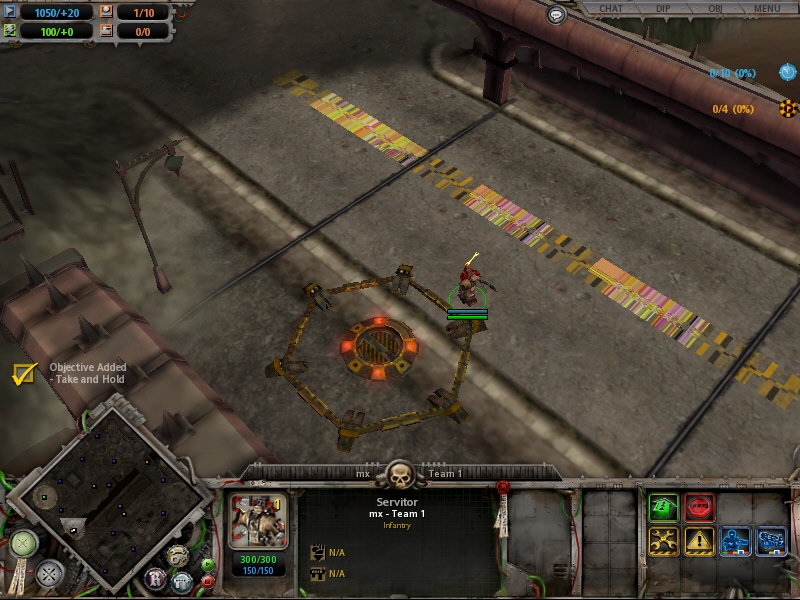Open the blue advanced structures build menu
The width and height of the screenshot is (800, 600).
pos(771,541)
